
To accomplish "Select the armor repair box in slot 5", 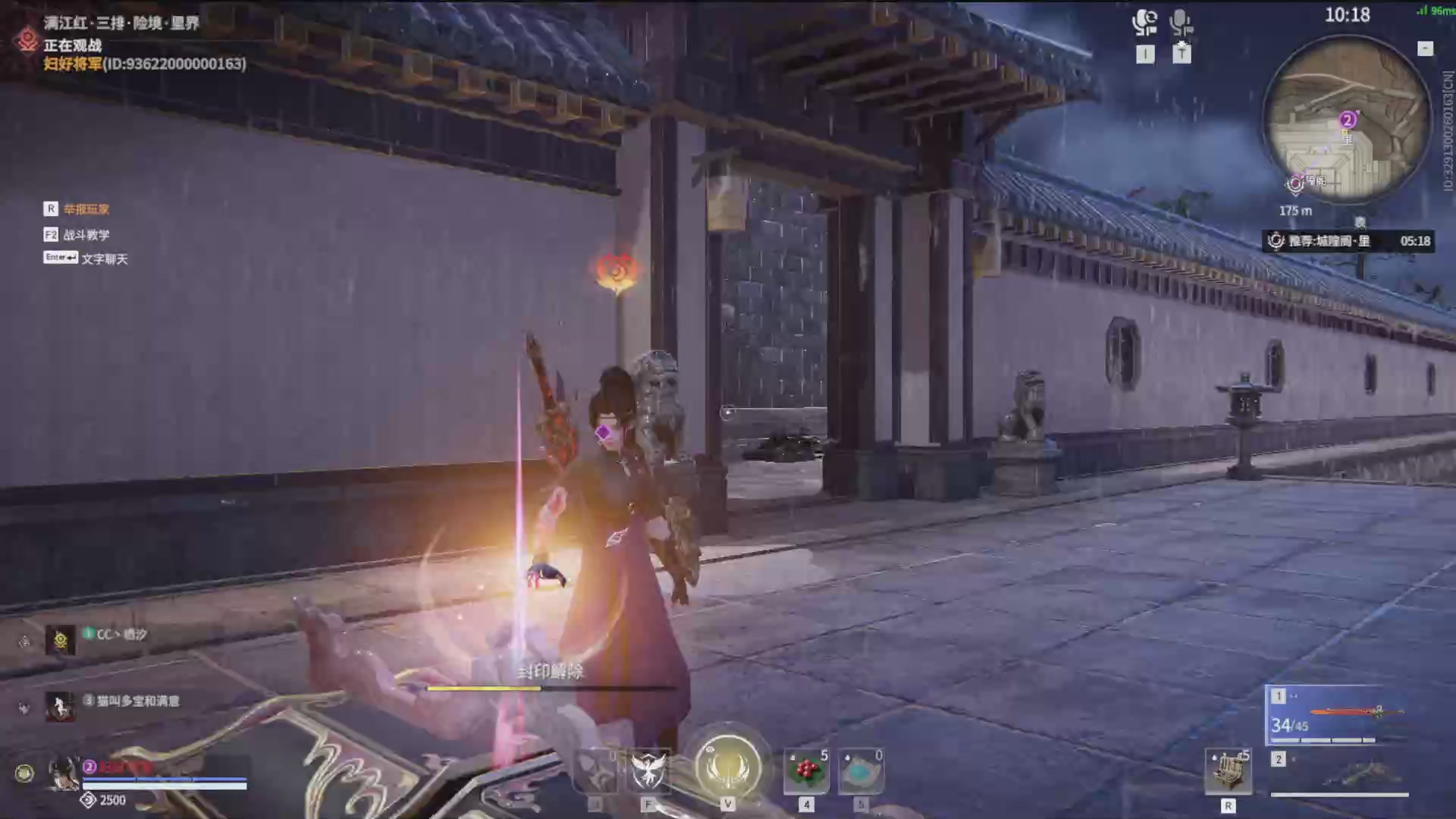I will 860,771.
